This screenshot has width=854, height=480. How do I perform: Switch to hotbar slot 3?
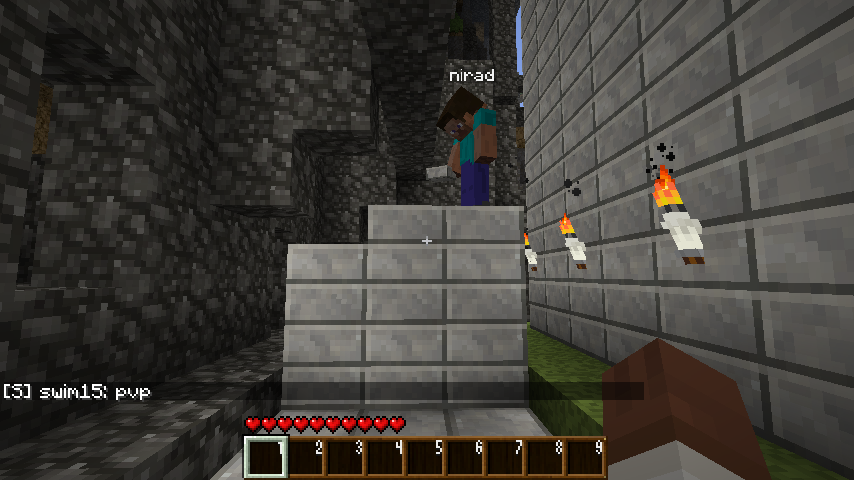click(x=346, y=458)
